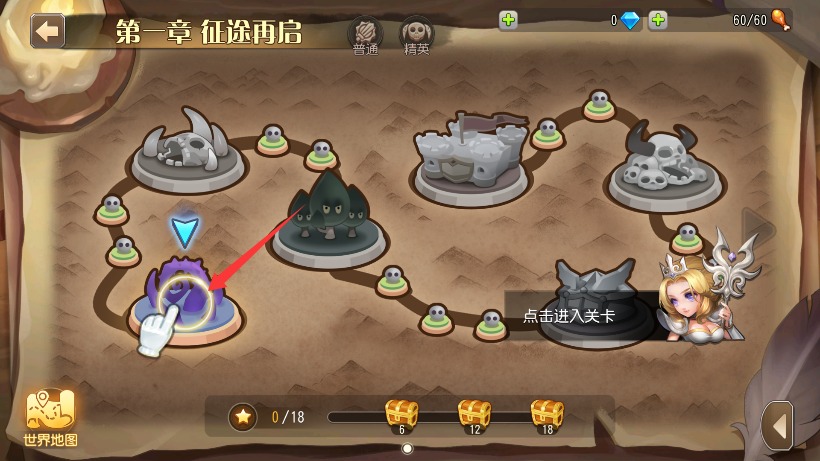Claim the 12-star treasure chest
Viewport: 820px width, 461px height.
tap(475, 415)
